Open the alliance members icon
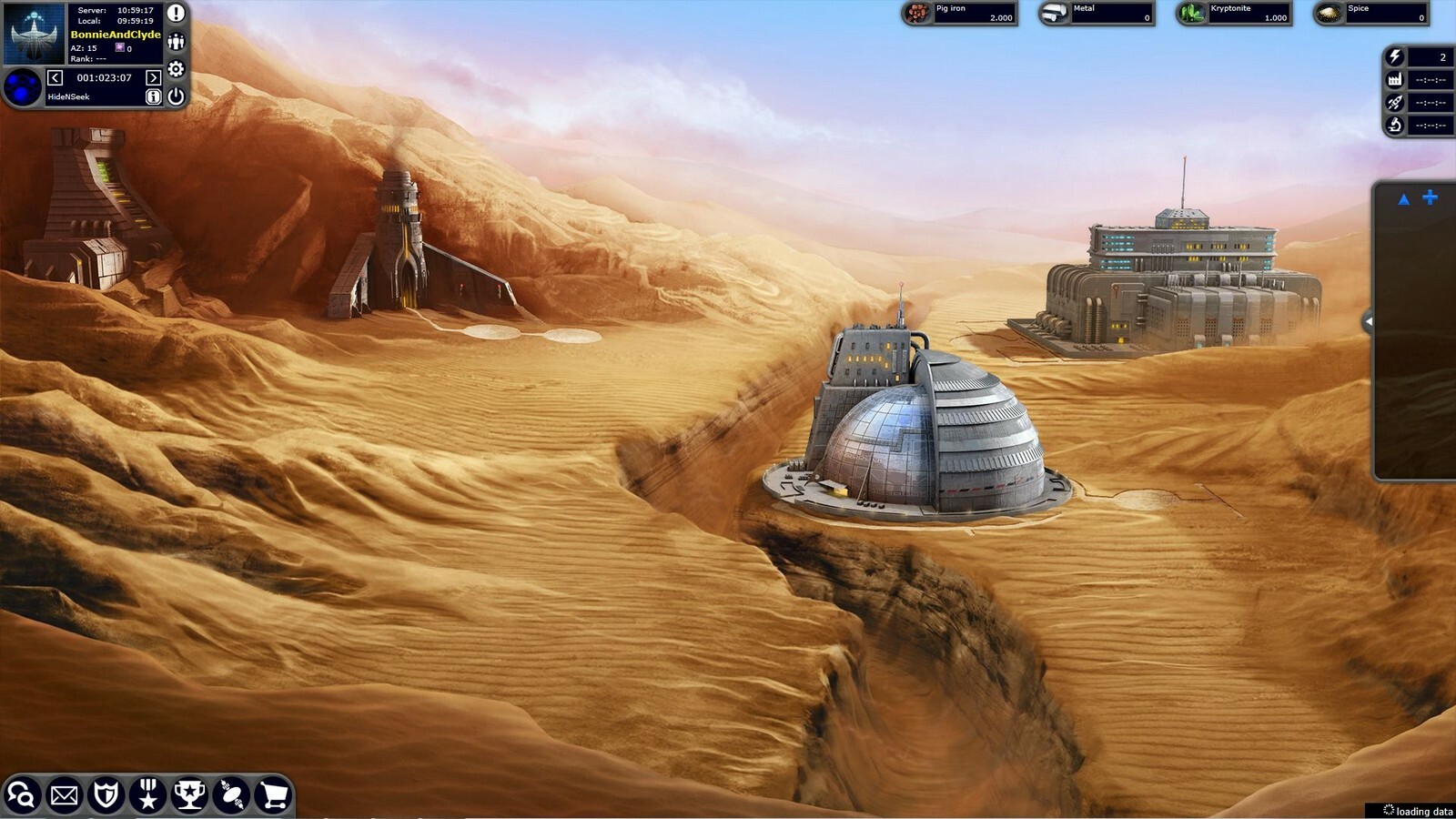Screen dimensions: 1456x819 coord(176,40)
